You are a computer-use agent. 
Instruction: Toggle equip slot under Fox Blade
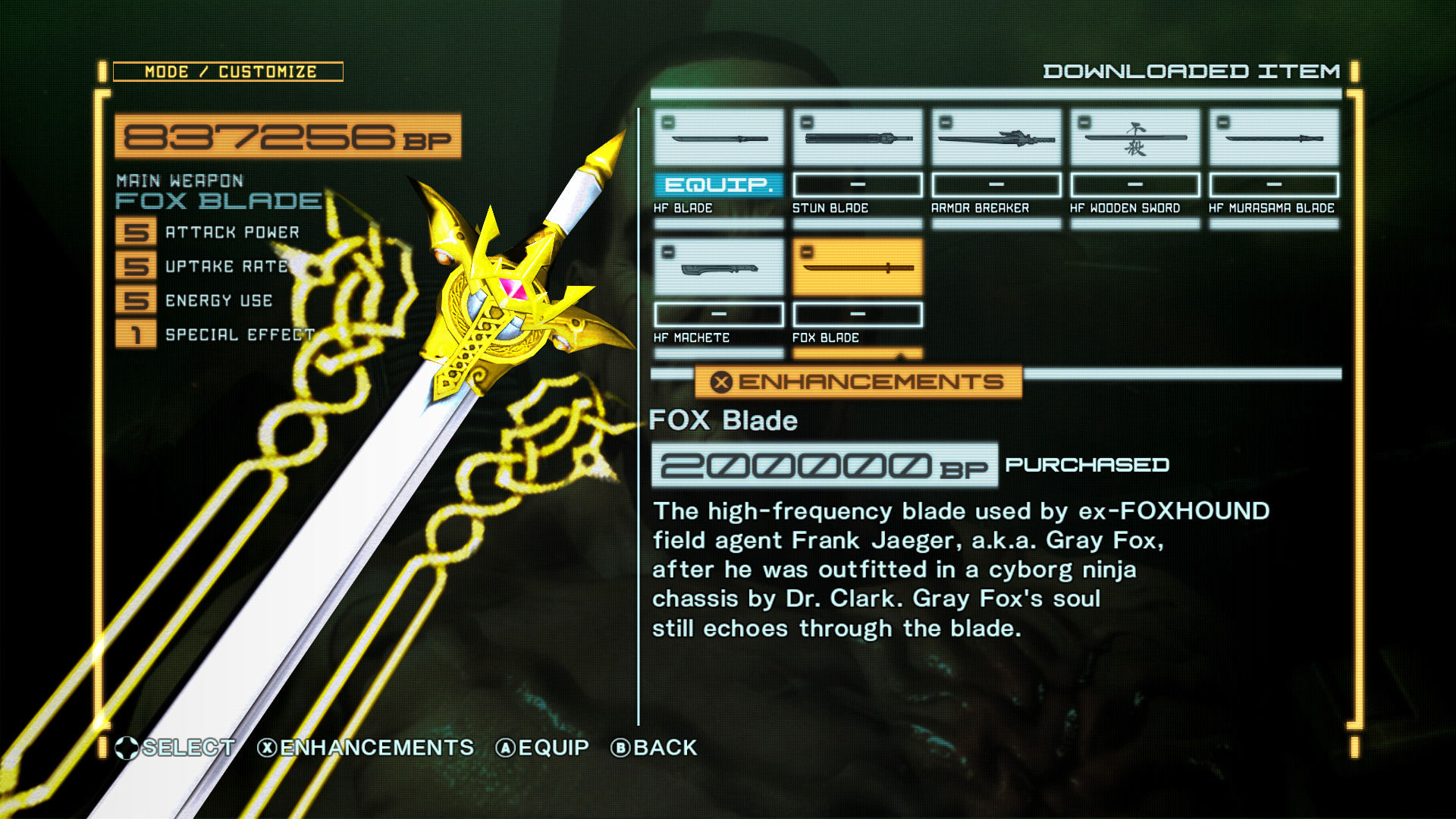point(857,313)
